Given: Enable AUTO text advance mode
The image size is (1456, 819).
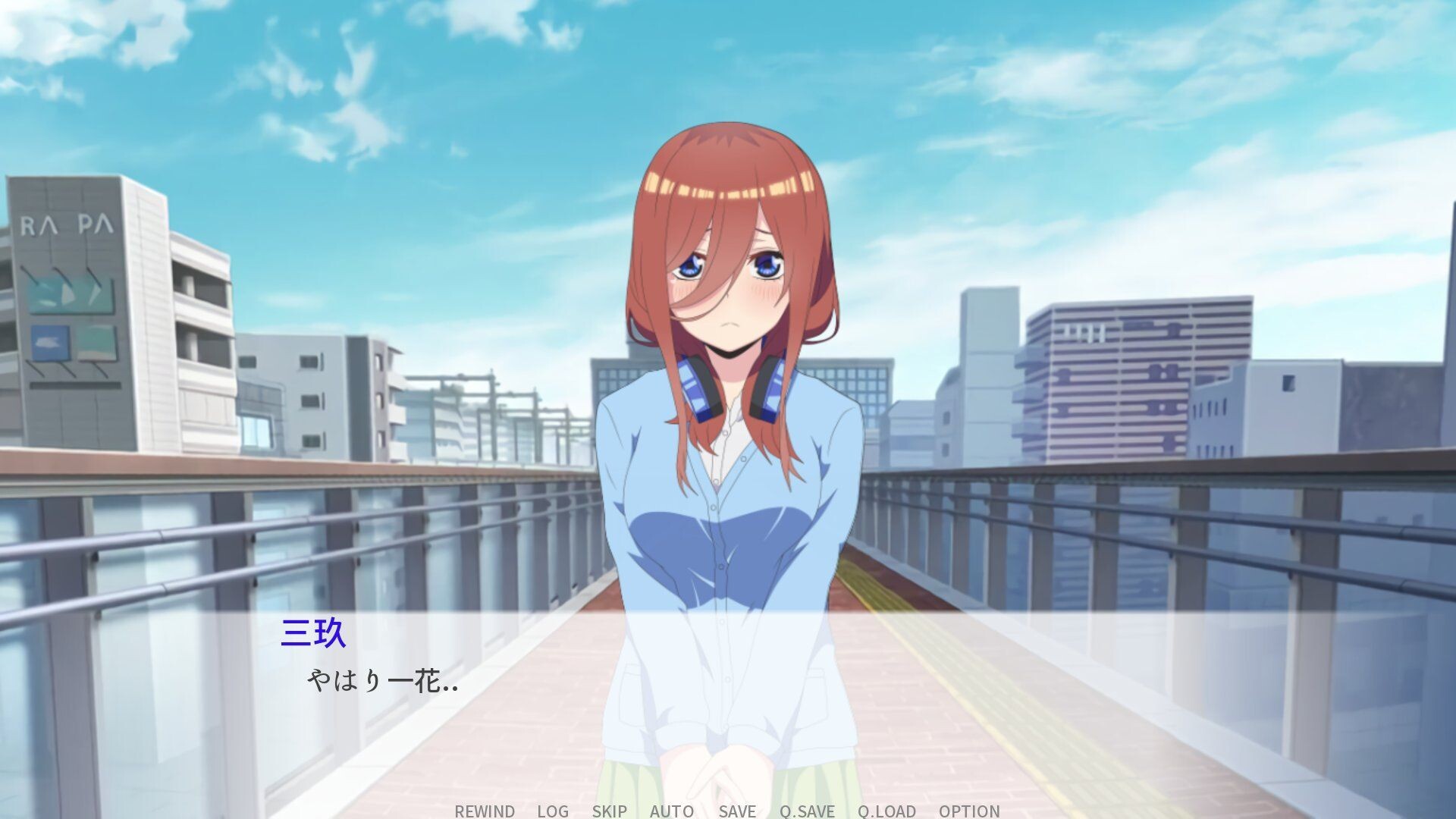Looking at the screenshot, I should click(670, 811).
